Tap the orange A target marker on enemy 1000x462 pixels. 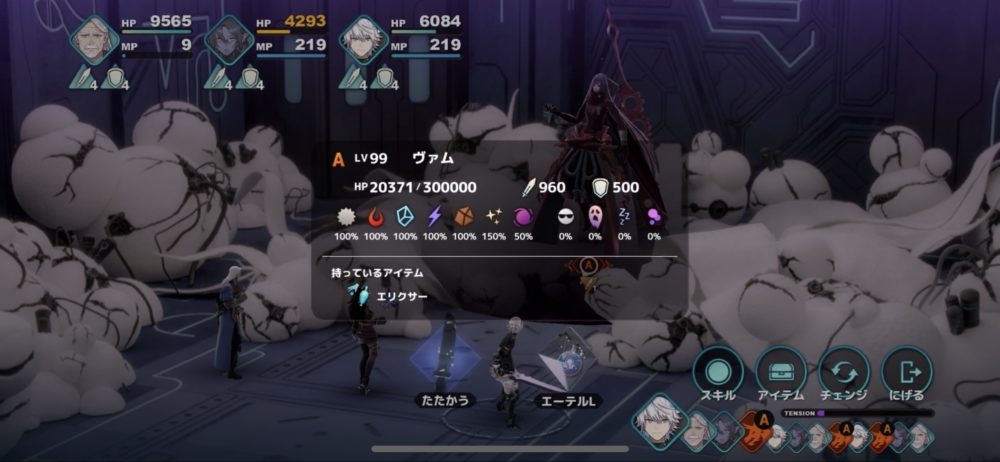click(590, 265)
